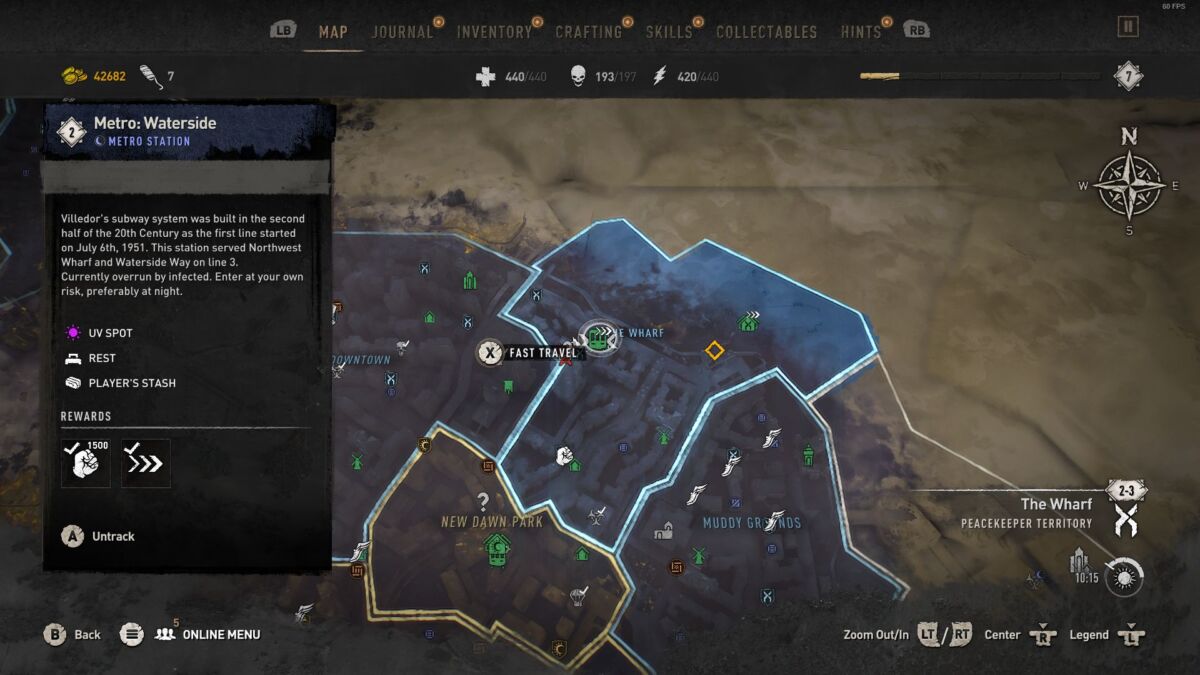Go back using the Back option

coord(74,634)
